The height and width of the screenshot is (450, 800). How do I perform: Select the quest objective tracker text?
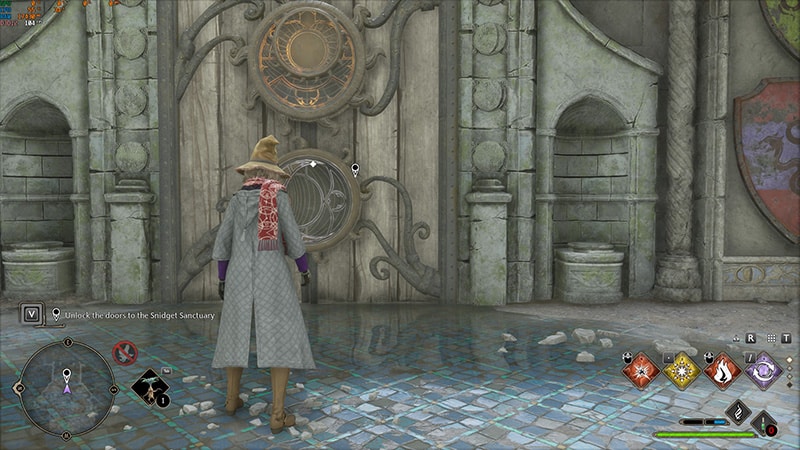140,314
